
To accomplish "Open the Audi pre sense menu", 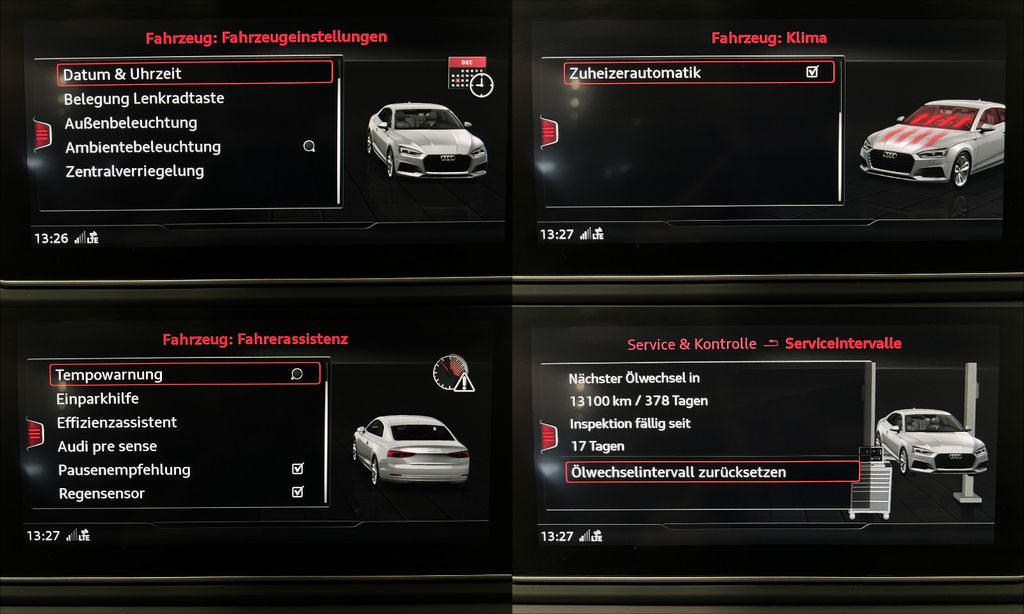I will (x=107, y=446).
